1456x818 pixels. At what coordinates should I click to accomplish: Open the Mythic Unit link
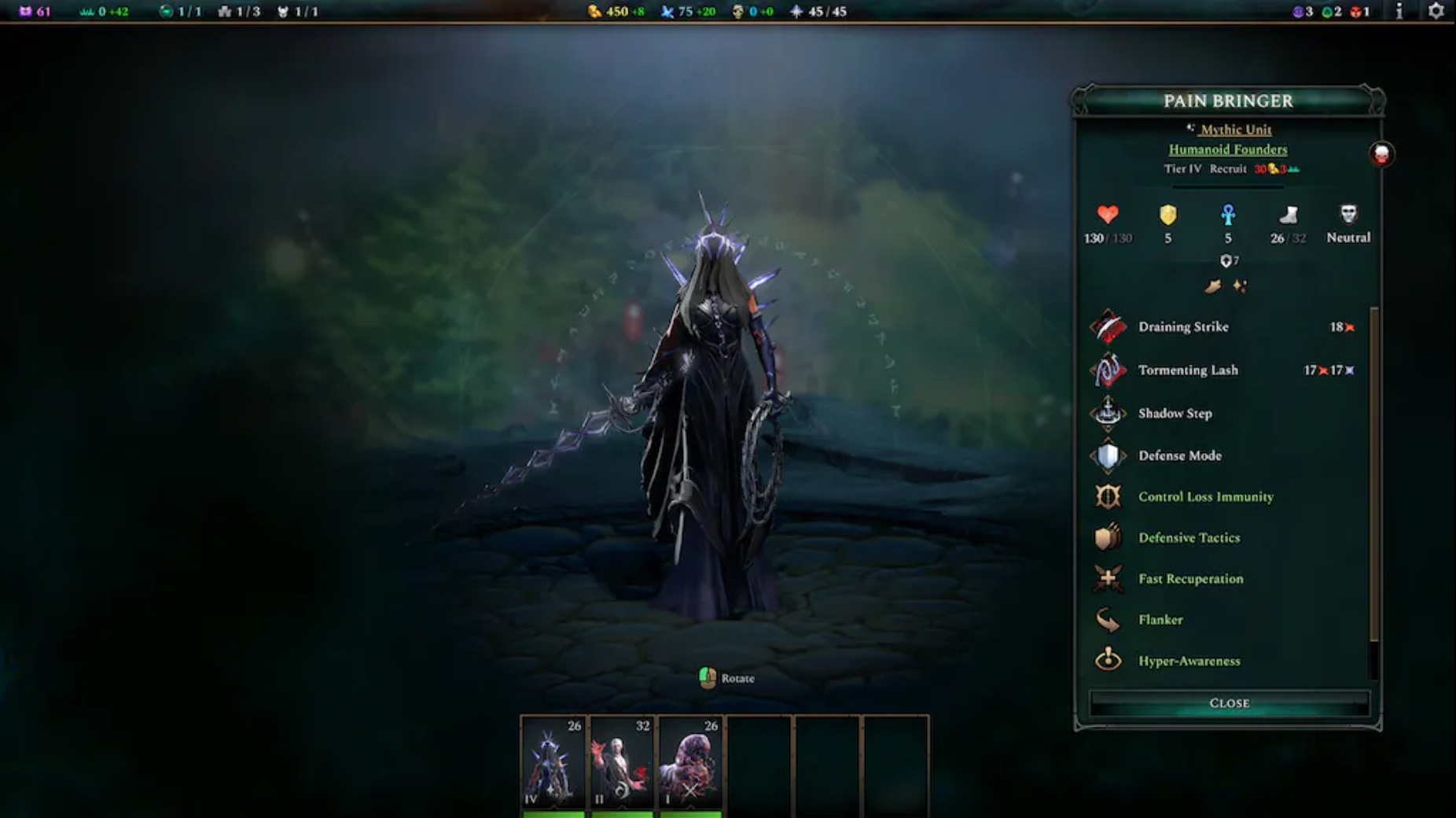pyautogui.click(x=1235, y=130)
